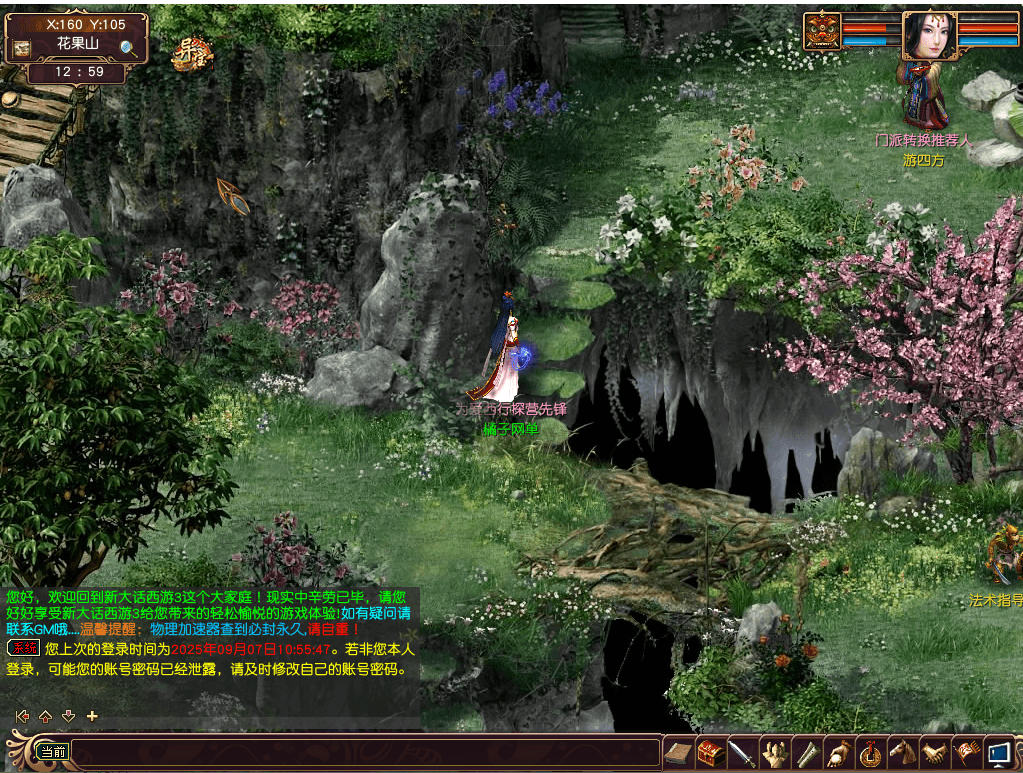Open the 异宝 treasure event icon
This screenshot has height=773, width=1023.
pos(191,55)
